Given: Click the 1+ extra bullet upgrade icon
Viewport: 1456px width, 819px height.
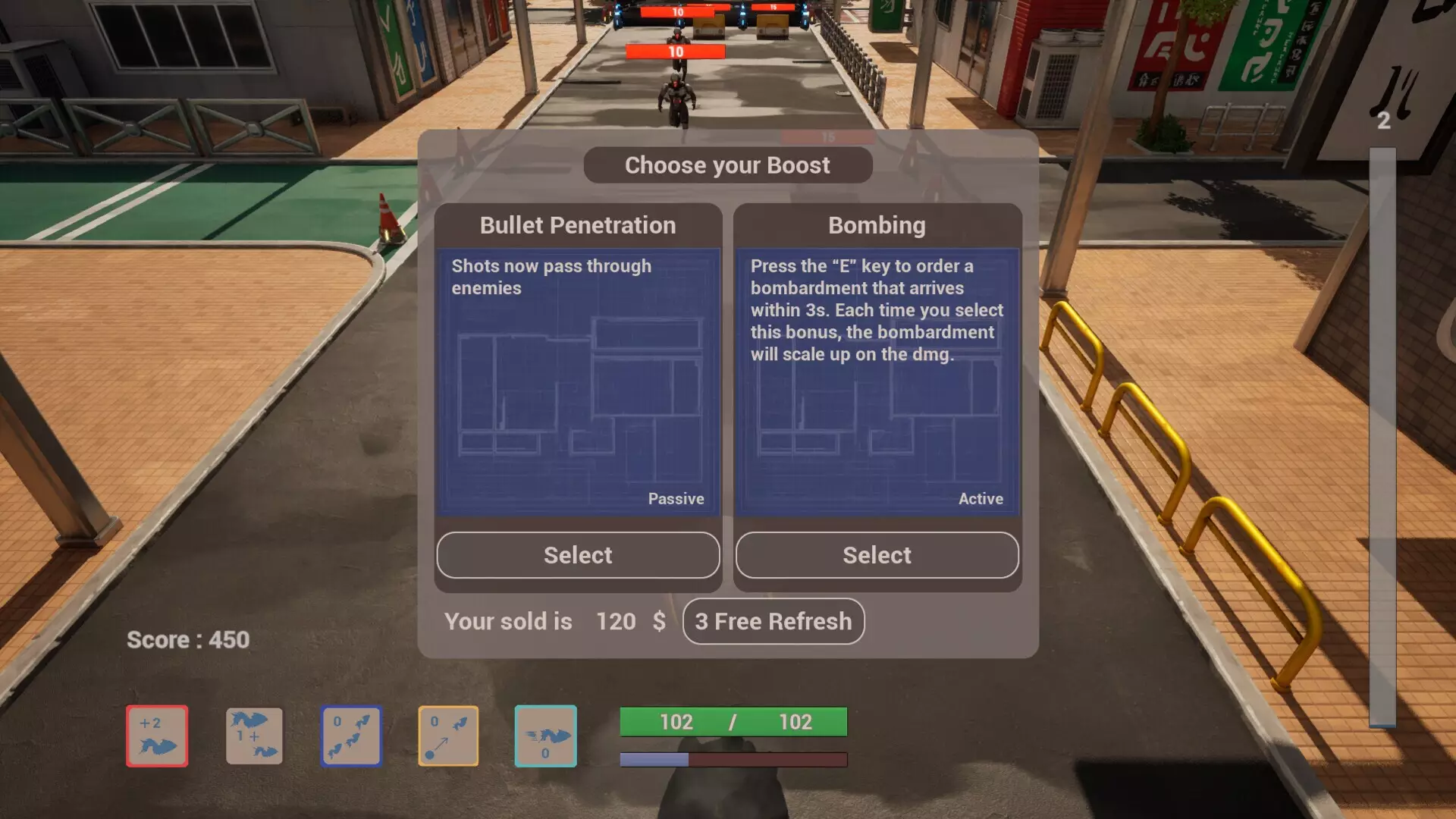Looking at the screenshot, I should coord(254,736).
